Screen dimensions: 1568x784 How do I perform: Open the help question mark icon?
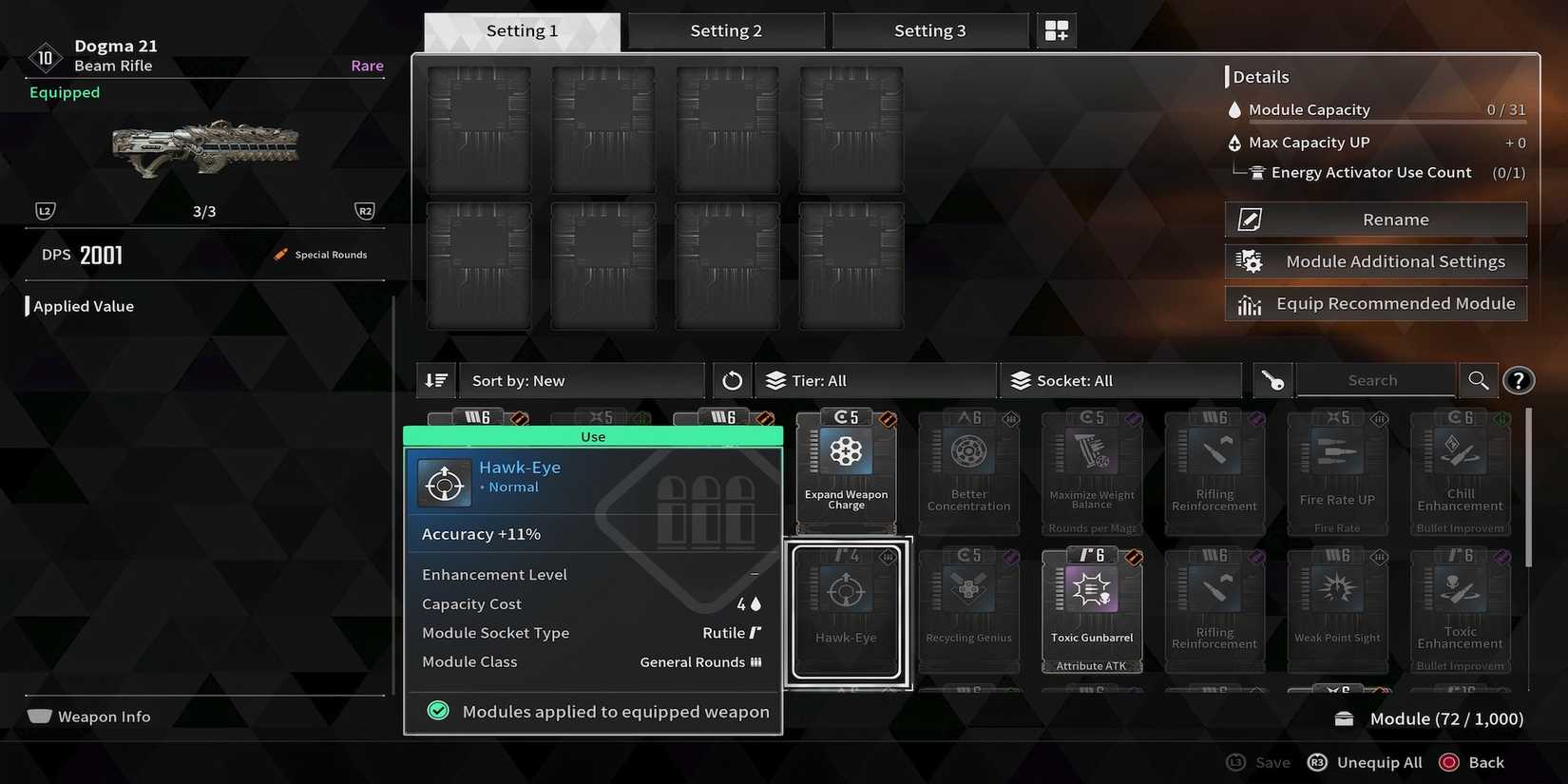pyautogui.click(x=1519, y=379)
